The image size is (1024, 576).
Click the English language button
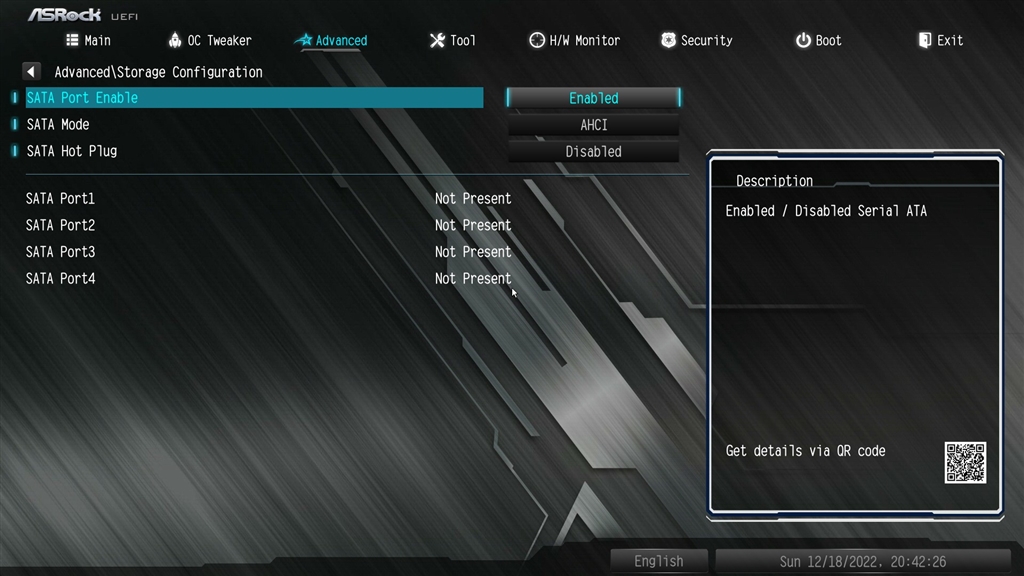(659, 561)
